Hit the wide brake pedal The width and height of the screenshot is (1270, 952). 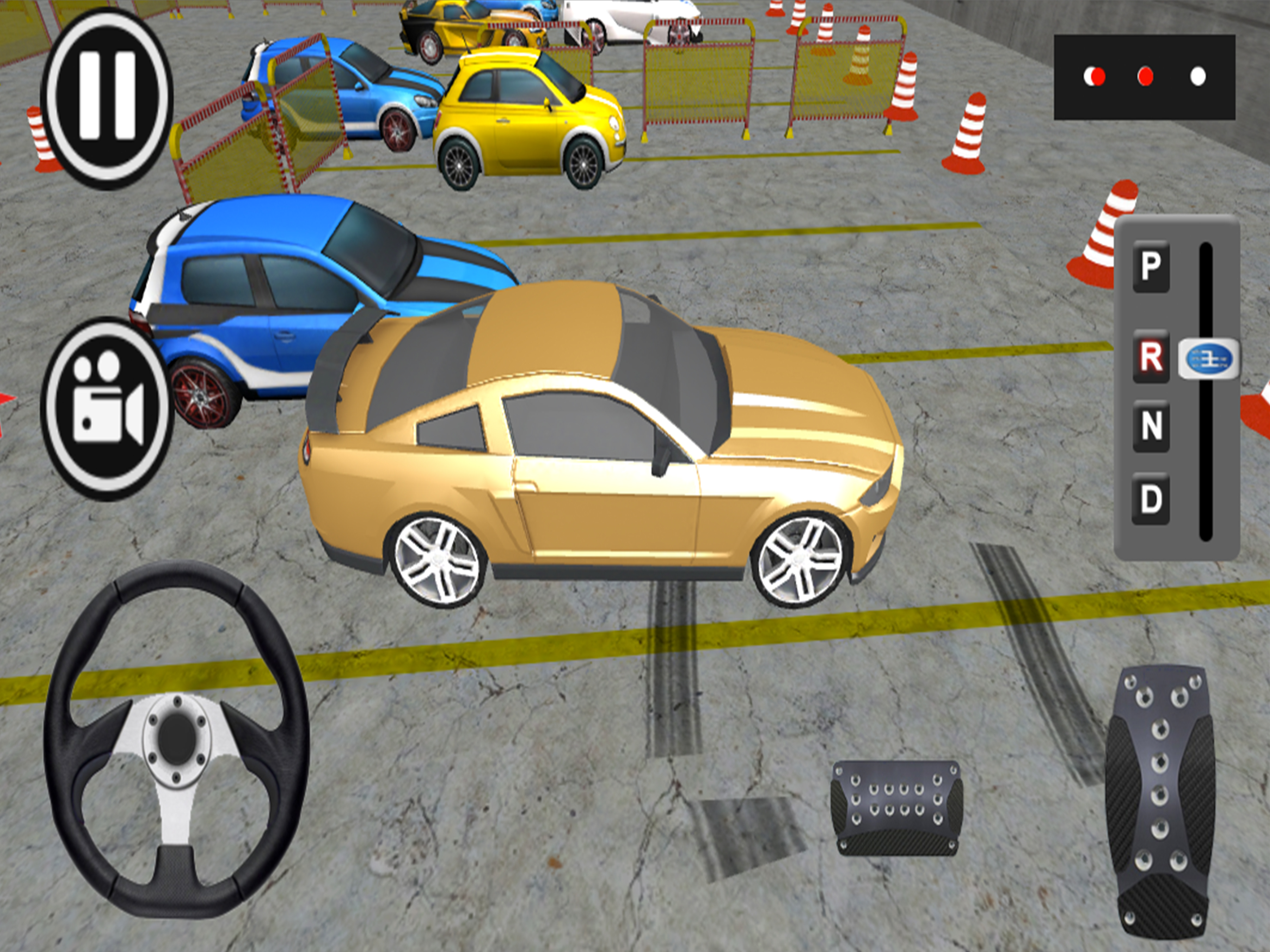(896, 807)
